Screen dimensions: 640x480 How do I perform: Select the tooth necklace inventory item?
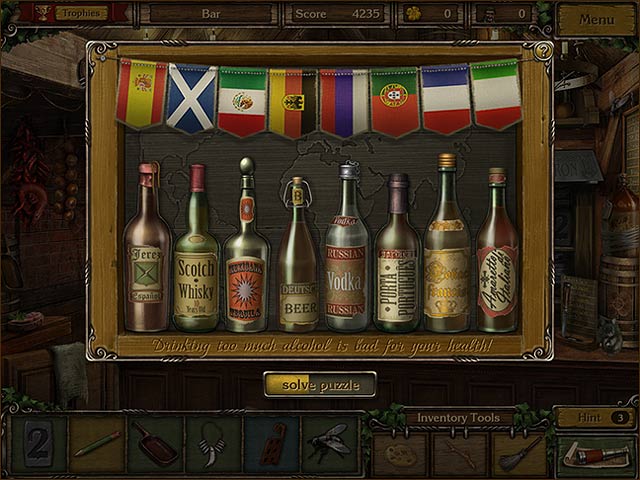click(x=213, y=444)
